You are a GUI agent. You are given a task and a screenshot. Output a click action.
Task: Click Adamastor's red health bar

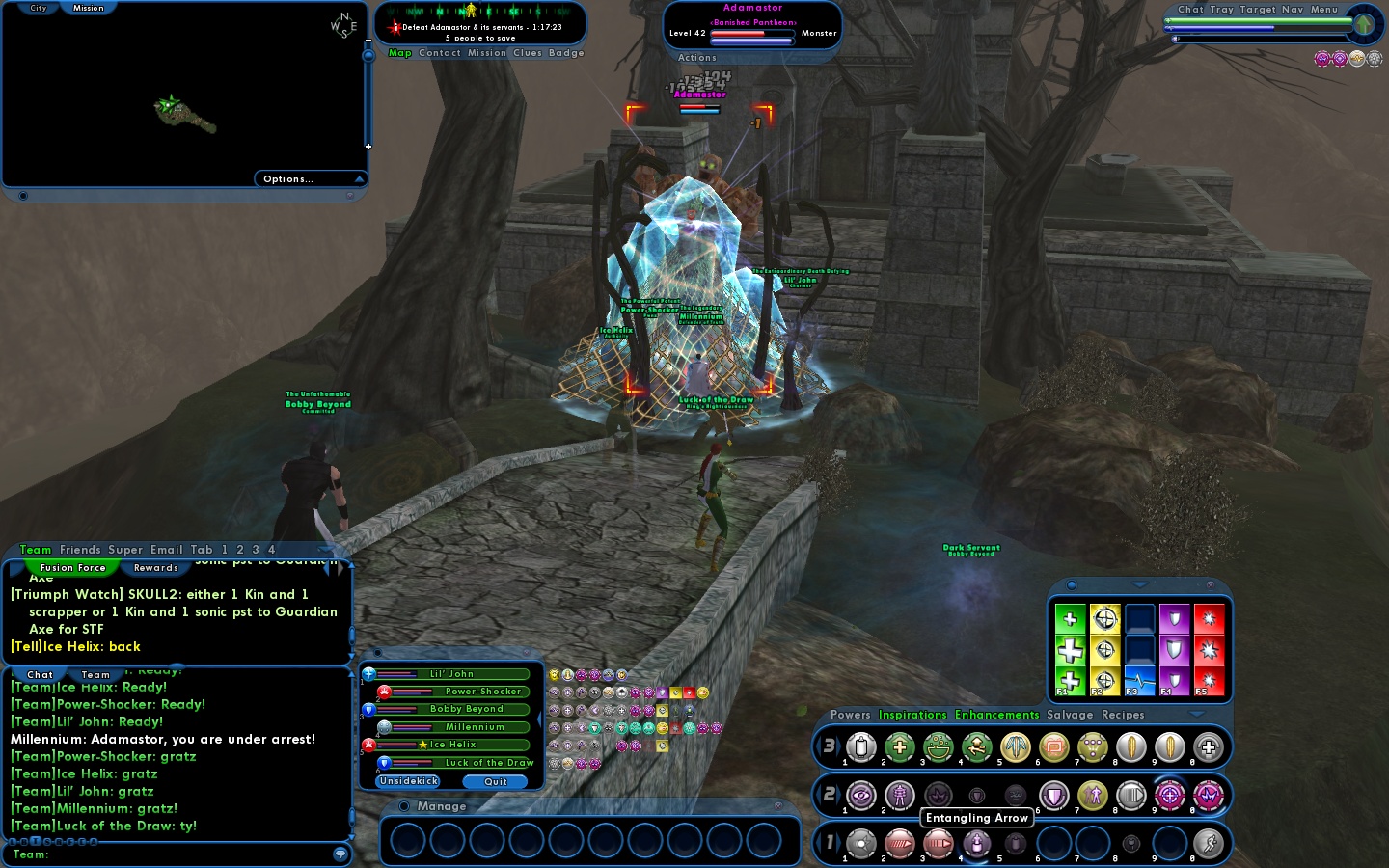tap(752, 32)
